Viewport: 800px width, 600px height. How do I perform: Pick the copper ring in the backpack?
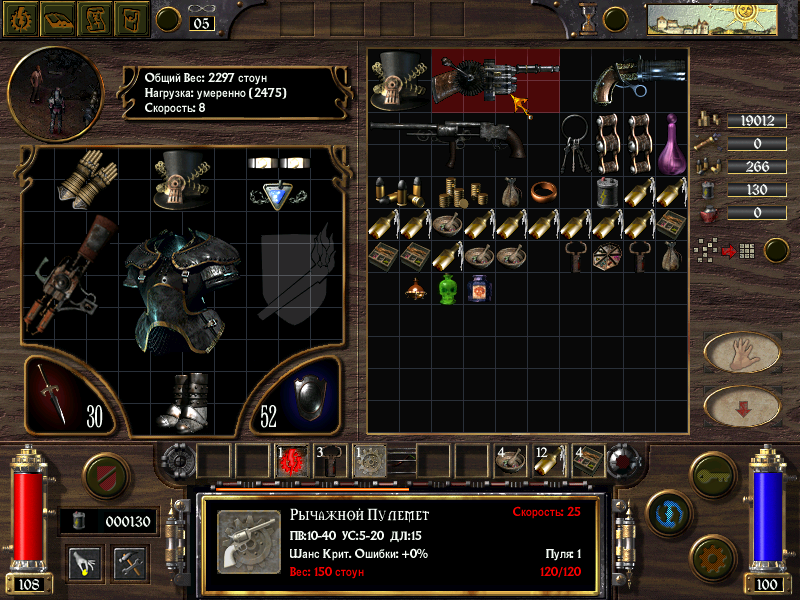click(x=543, y=190)
